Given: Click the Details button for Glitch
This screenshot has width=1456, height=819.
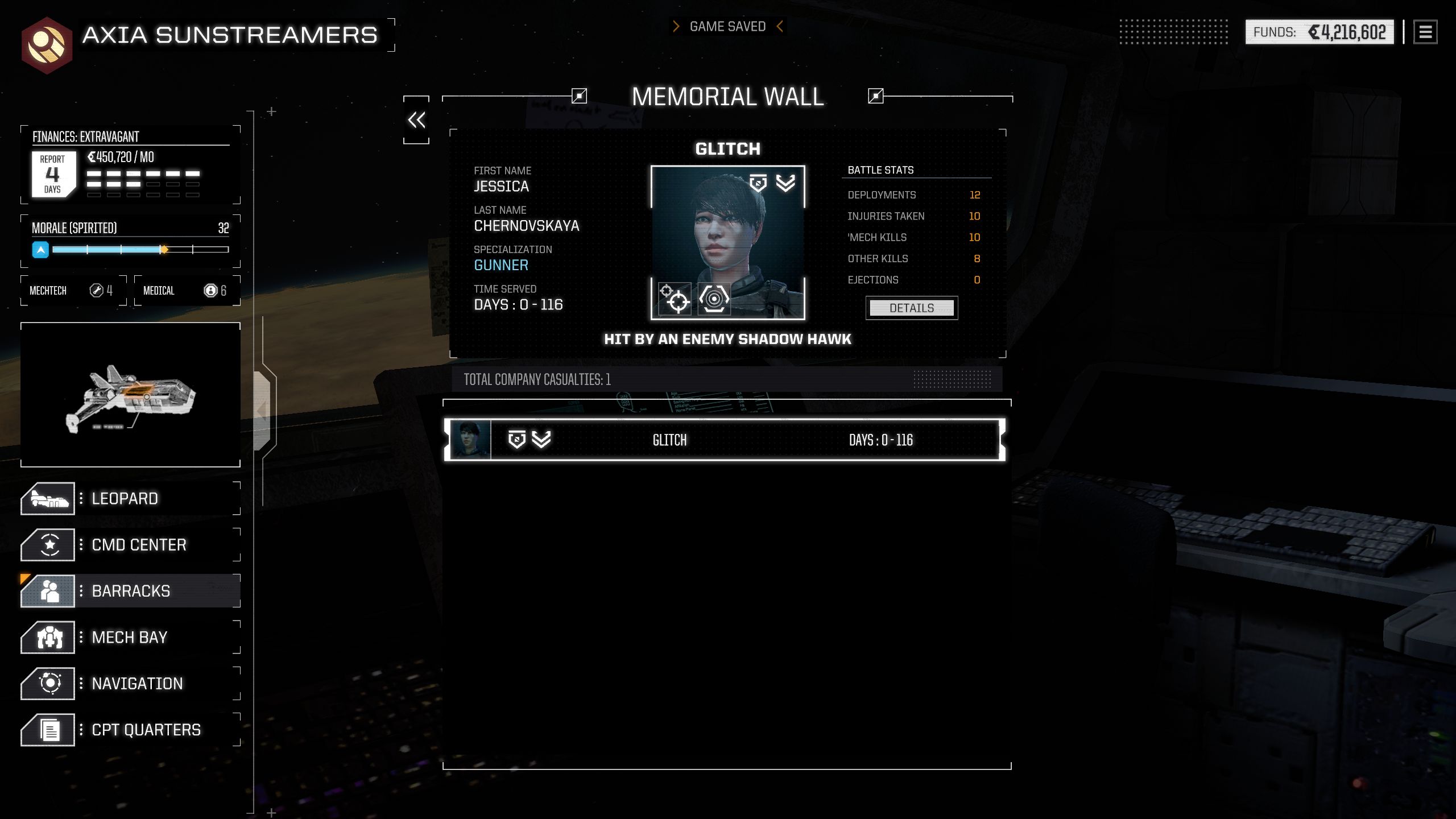Looking at the screenshot, I should point(911,308).
